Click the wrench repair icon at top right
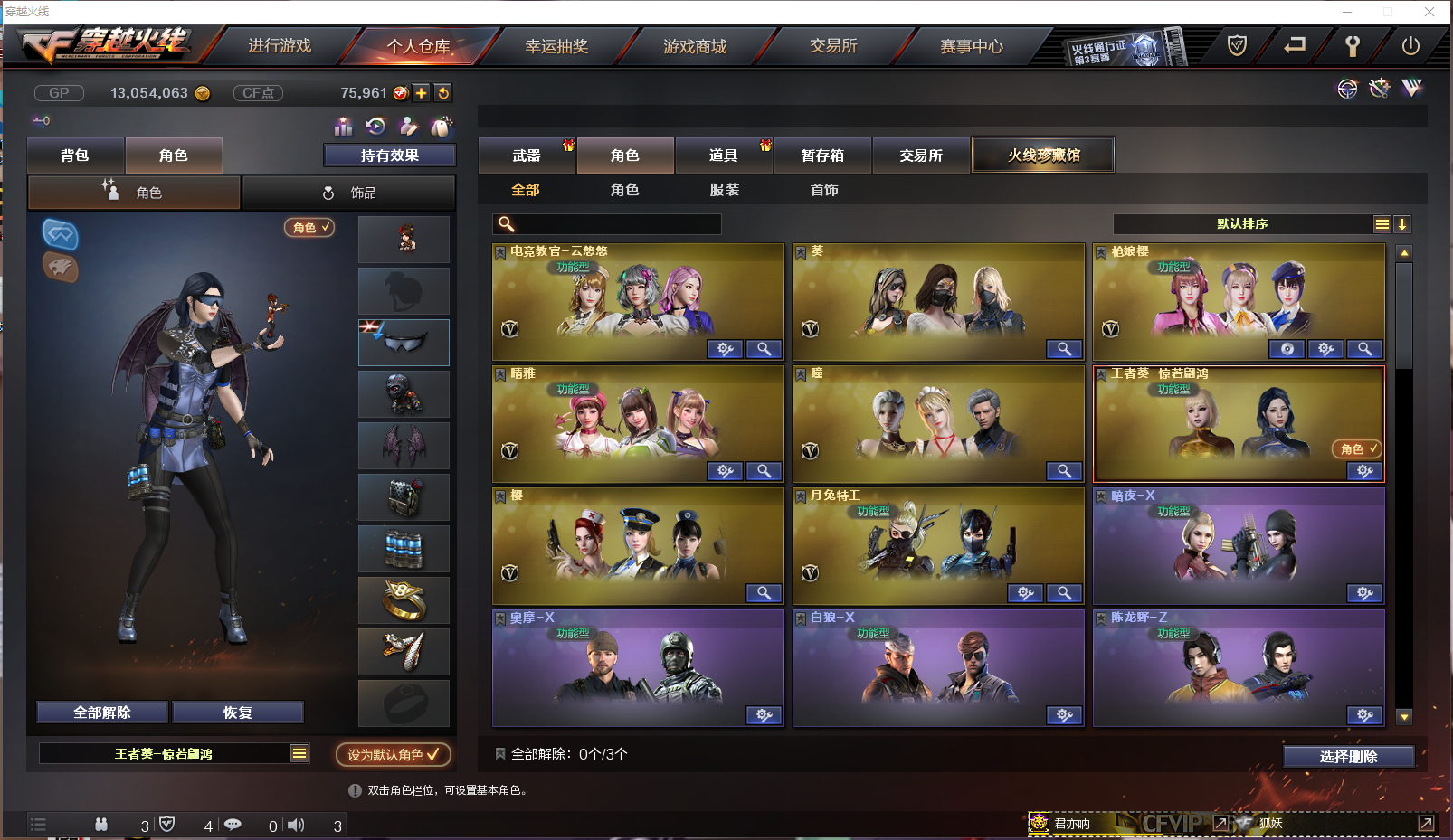Screen dimensions: 1453x840 [x=1378, y=89]
